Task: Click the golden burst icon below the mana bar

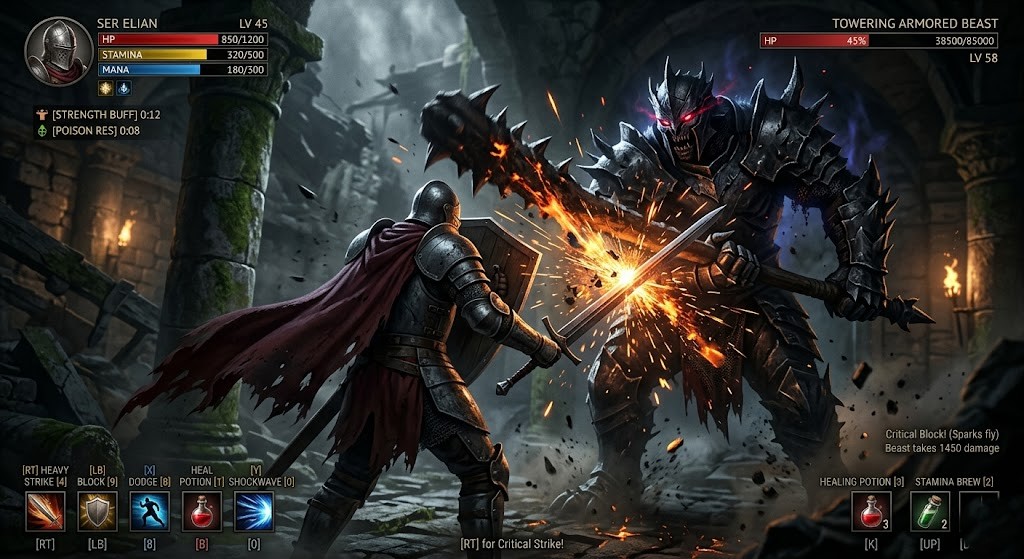Action: pos(105,88)
